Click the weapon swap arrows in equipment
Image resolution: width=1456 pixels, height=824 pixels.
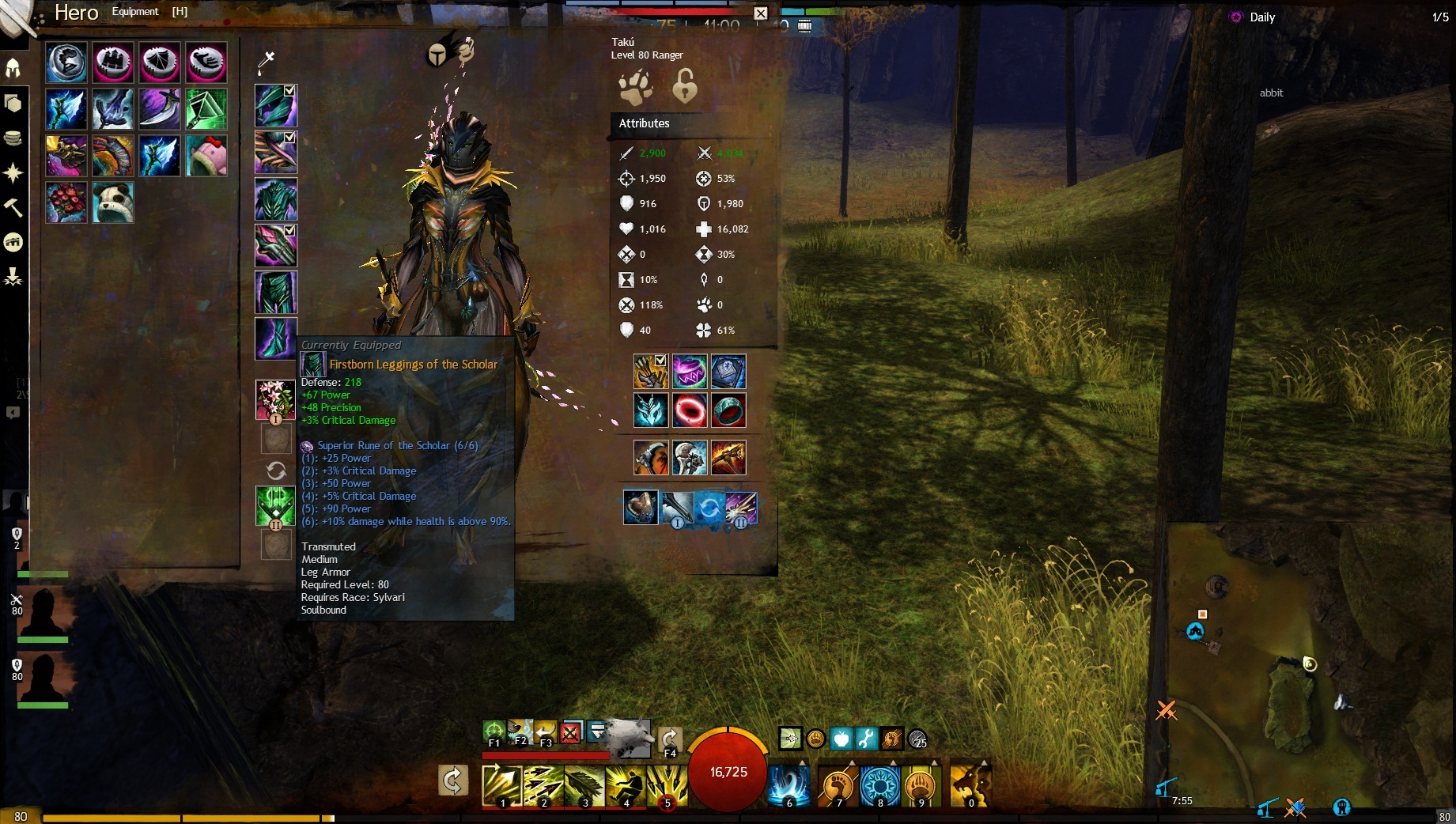pos(275,471)
